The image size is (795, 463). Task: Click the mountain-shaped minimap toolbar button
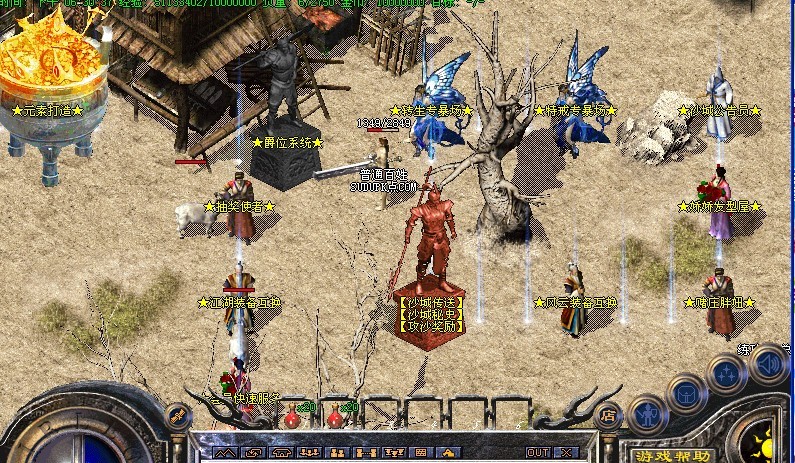coord(225,453)
